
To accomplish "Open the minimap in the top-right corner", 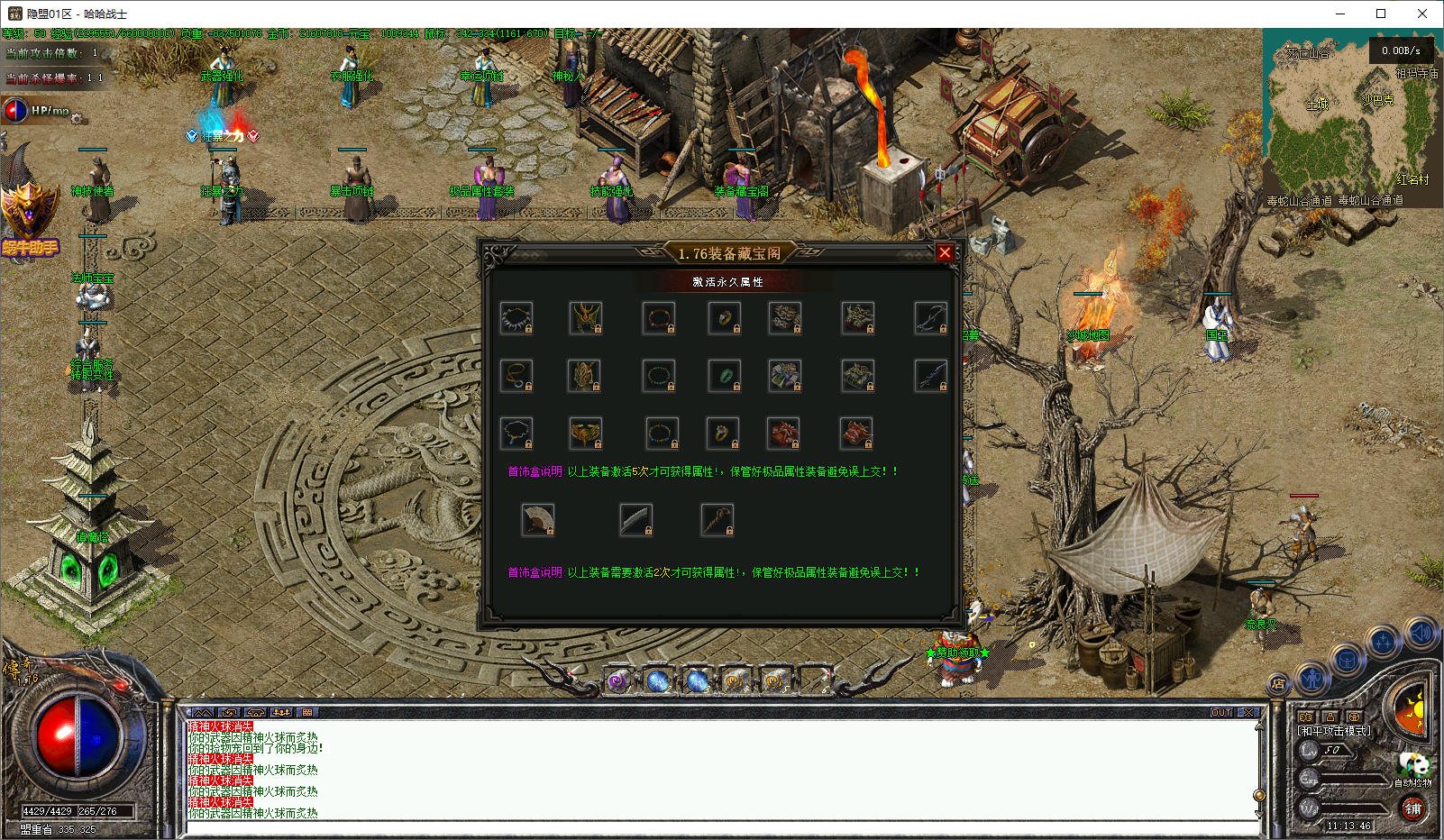I will pyautogui.click(x=1351, y=117).
